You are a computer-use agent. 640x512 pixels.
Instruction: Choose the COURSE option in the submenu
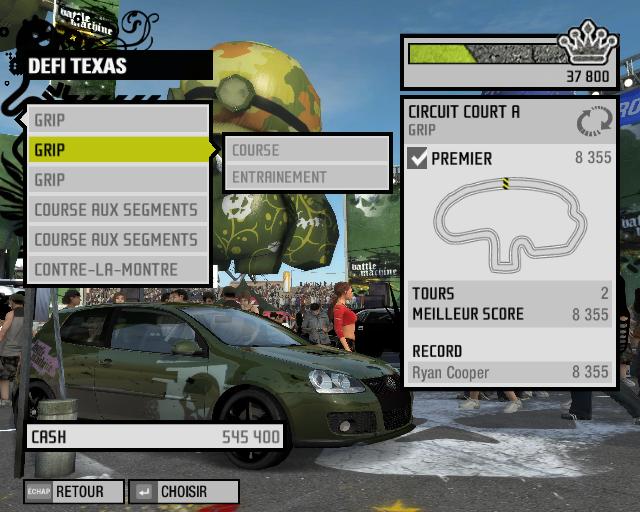pos(305,150)
